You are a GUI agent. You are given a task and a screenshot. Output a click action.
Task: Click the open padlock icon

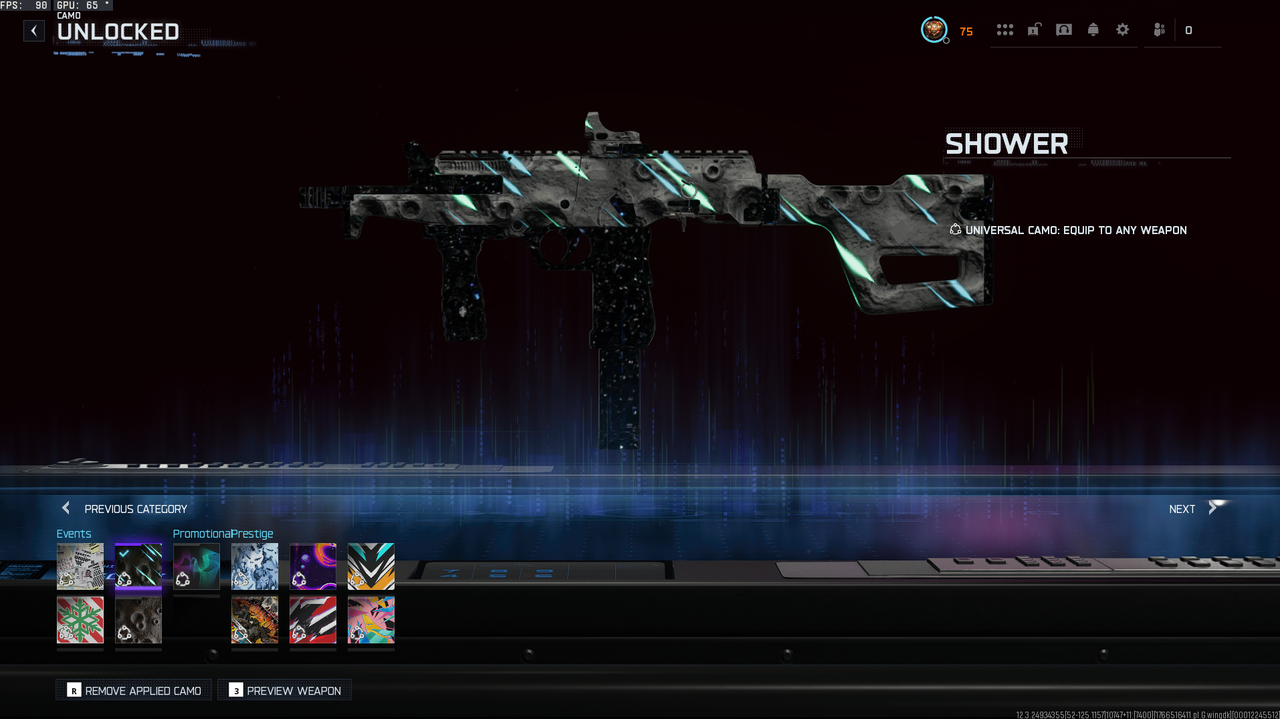tap(1034, 30)
